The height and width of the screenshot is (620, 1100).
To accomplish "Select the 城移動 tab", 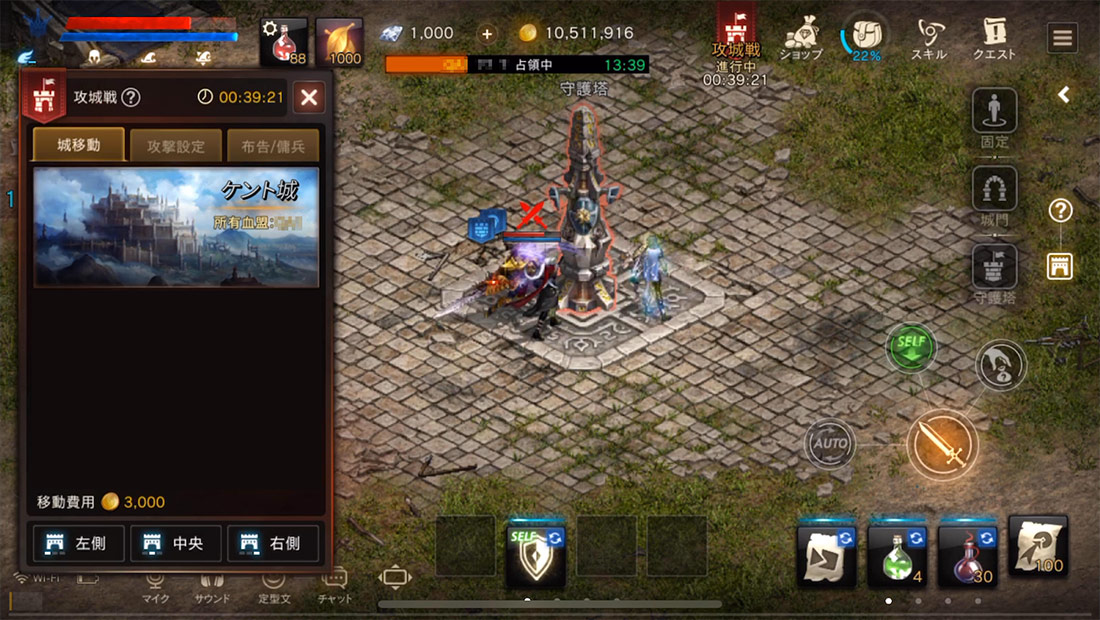I will tap(79, 145).
